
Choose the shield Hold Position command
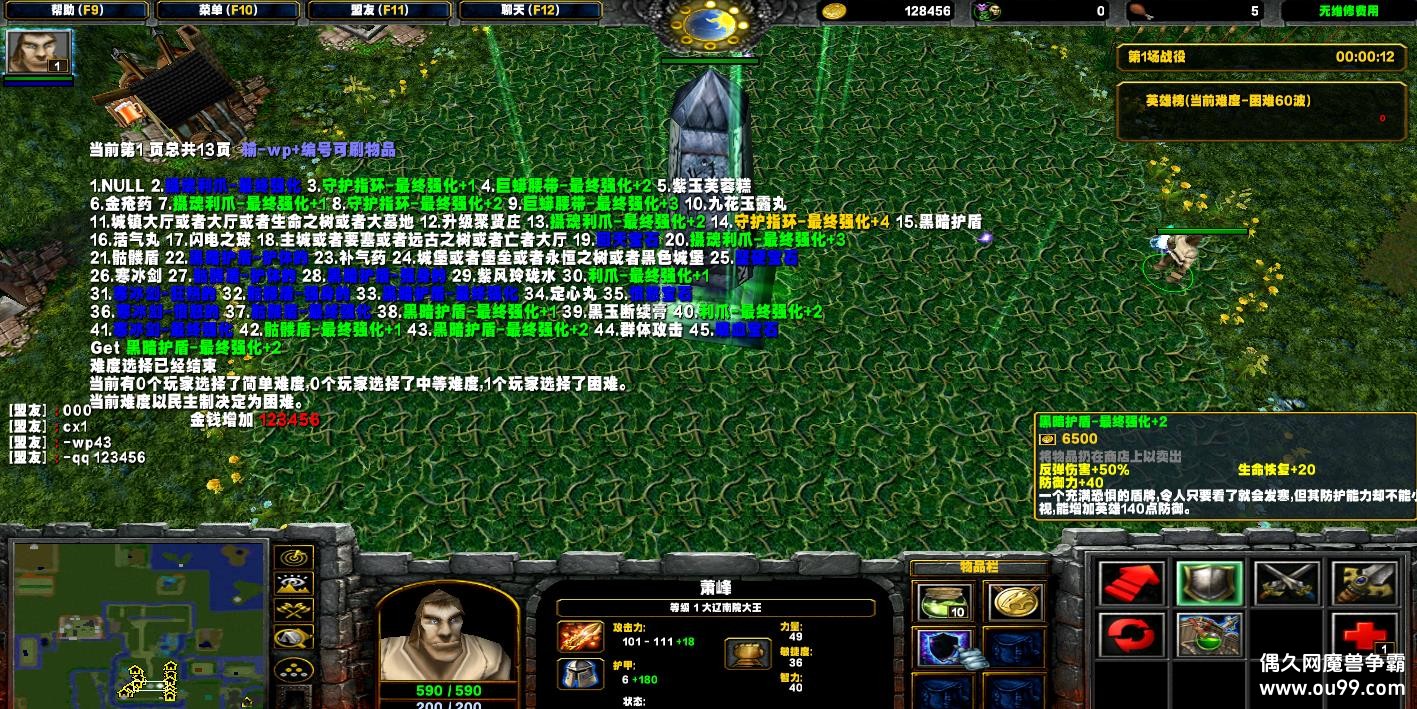1208,583
